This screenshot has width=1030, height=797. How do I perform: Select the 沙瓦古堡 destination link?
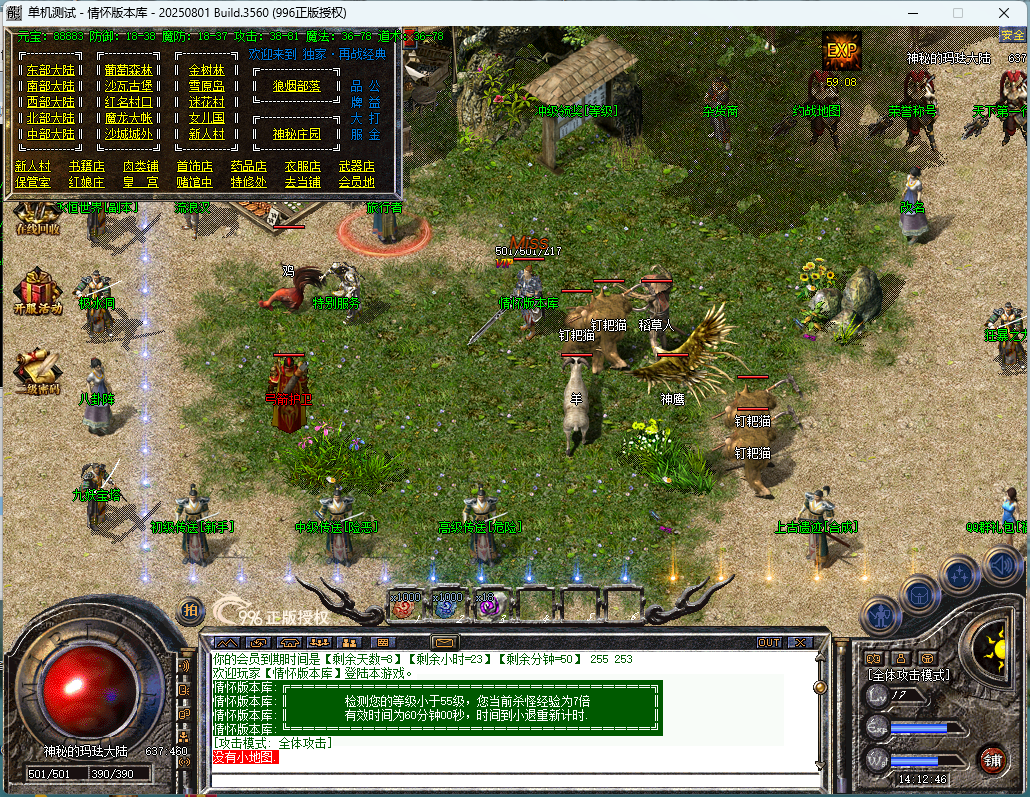coord(129,86)
